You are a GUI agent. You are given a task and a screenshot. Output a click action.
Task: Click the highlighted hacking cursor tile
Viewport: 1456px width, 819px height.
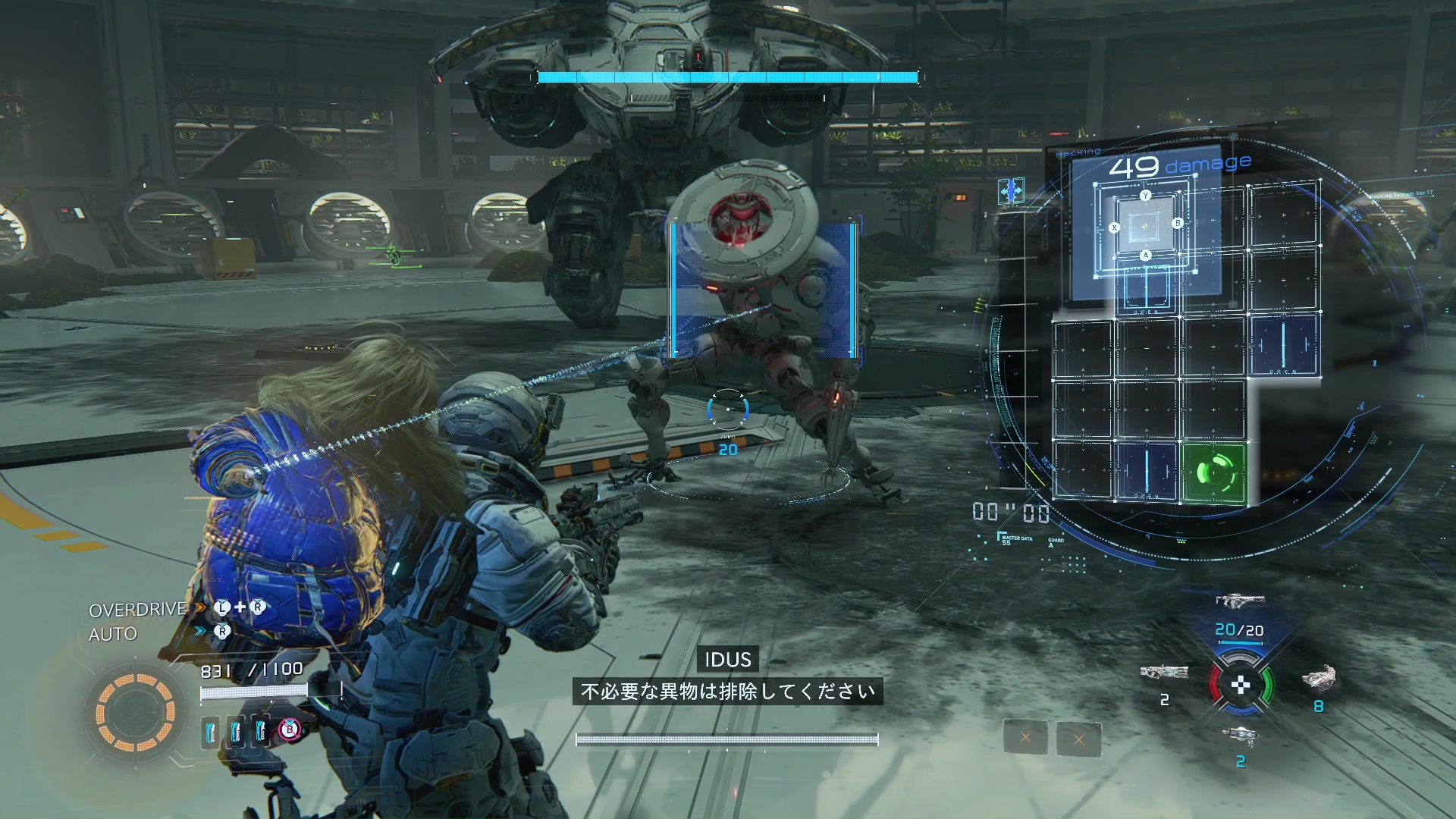[1145, 226]
